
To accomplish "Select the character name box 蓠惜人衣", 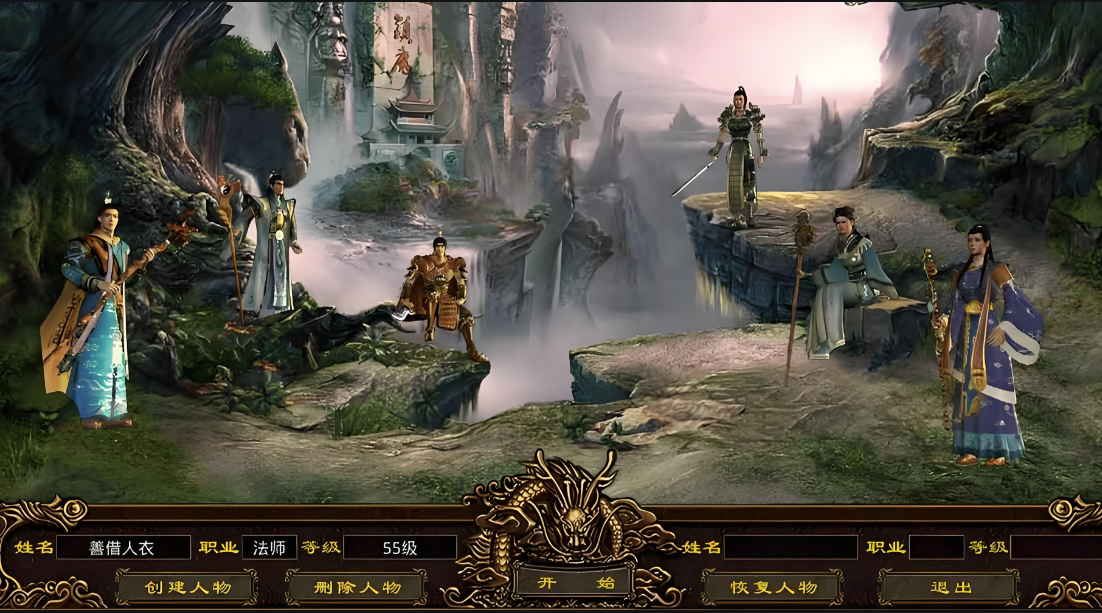I will coord(123,548).
